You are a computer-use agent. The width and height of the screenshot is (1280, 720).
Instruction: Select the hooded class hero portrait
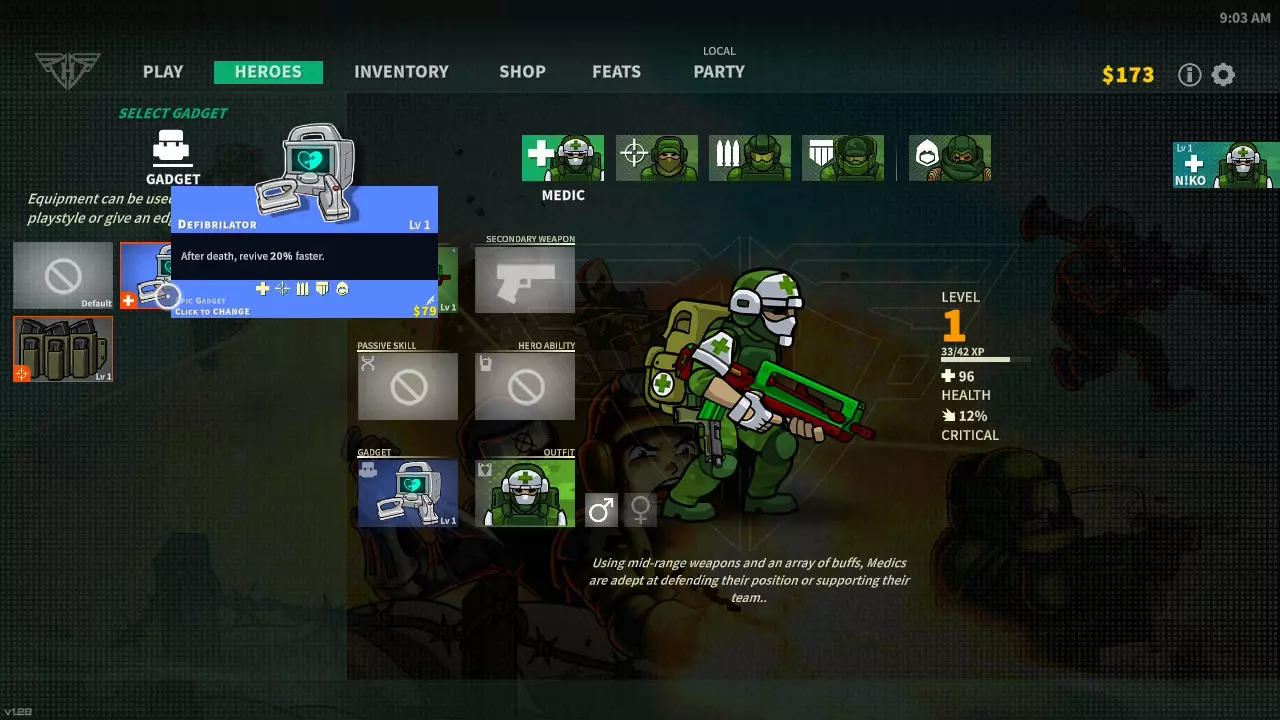pos(950,158)
